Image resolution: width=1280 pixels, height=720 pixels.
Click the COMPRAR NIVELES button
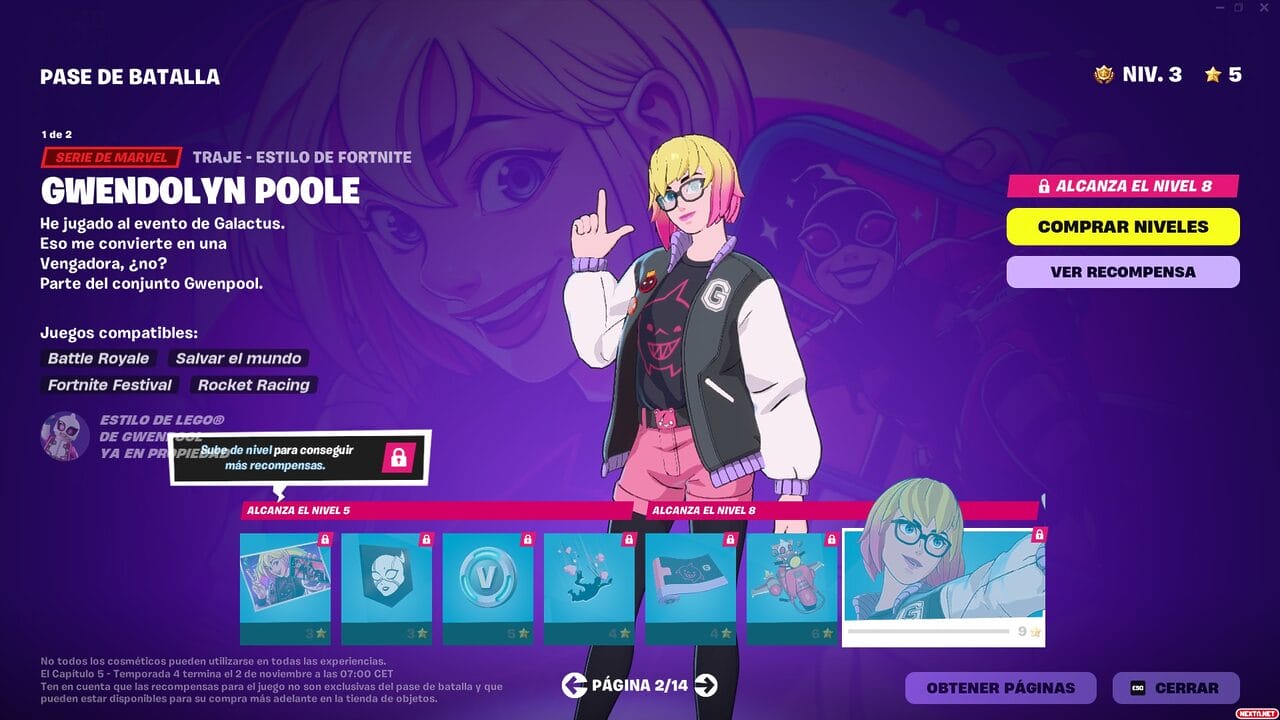1122,226
